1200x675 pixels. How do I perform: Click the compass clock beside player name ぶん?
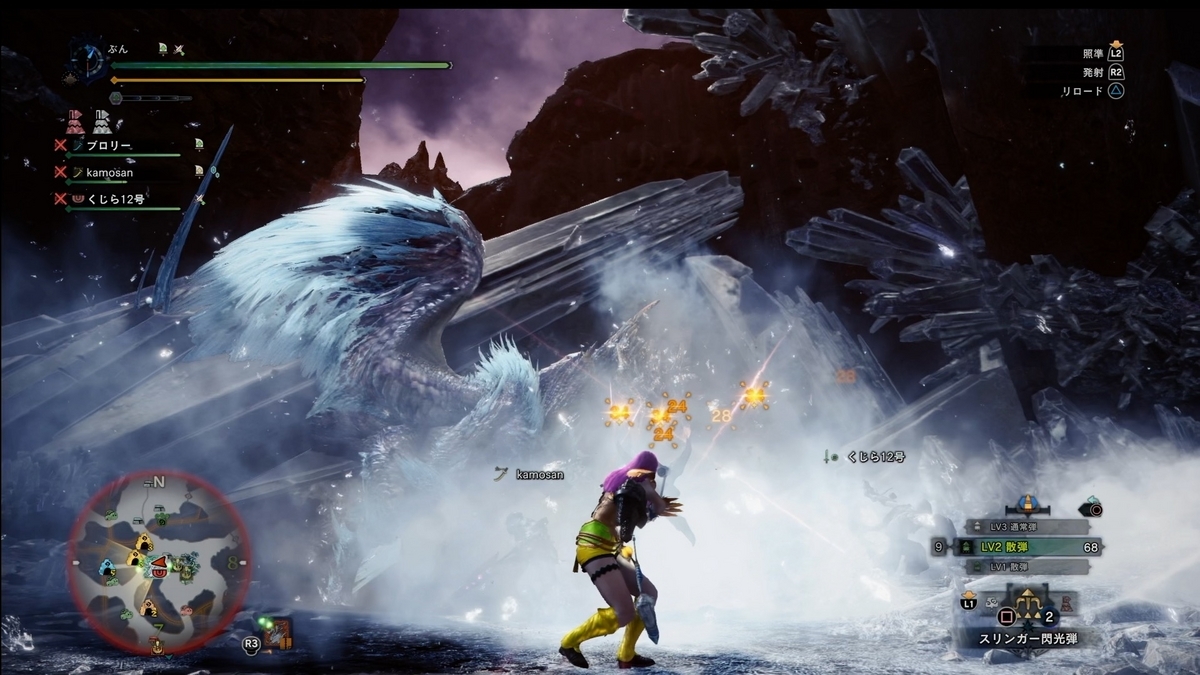click(x=87, y=60)
